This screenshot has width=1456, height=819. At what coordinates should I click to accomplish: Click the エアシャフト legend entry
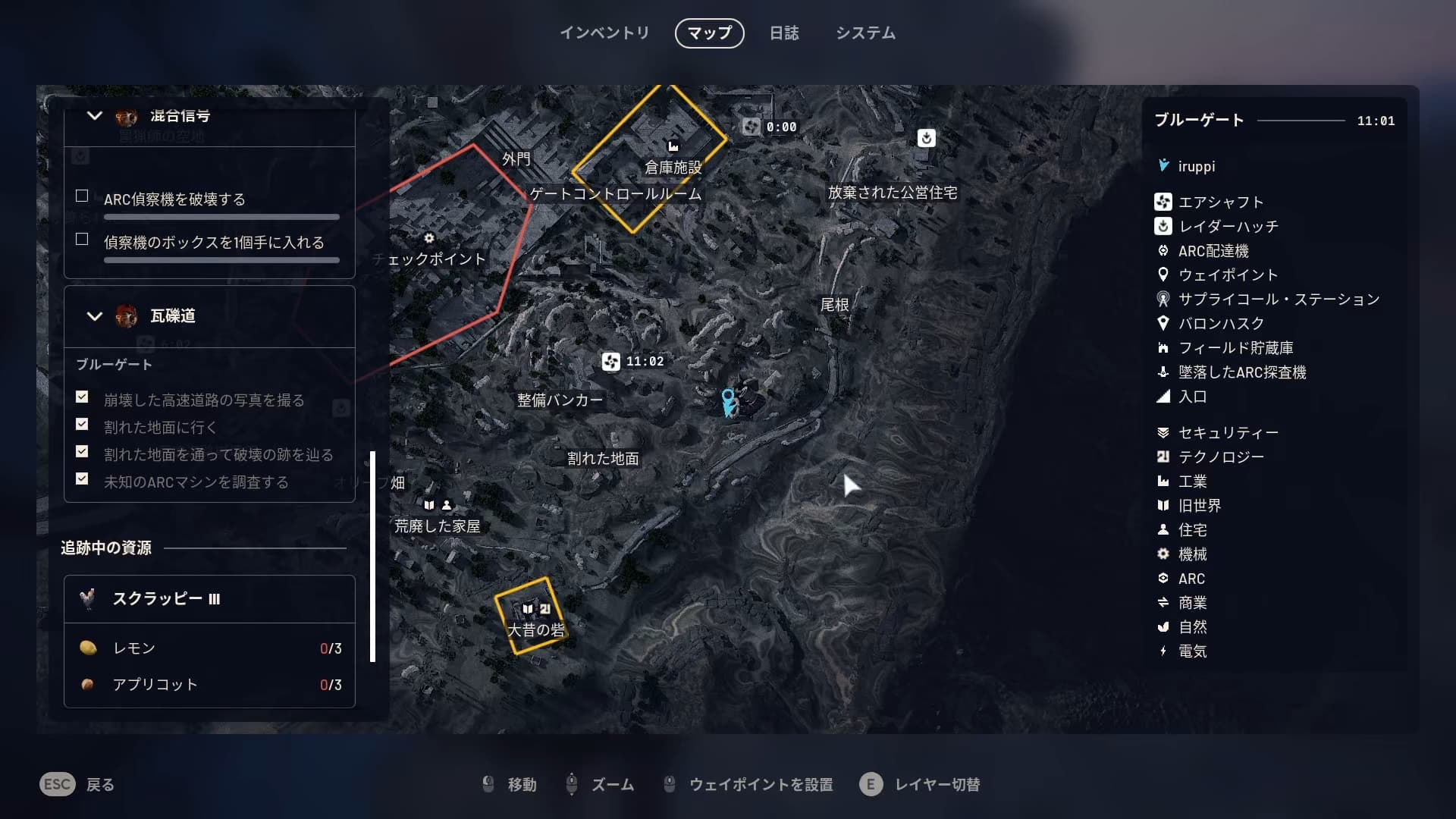point(1220,202)
